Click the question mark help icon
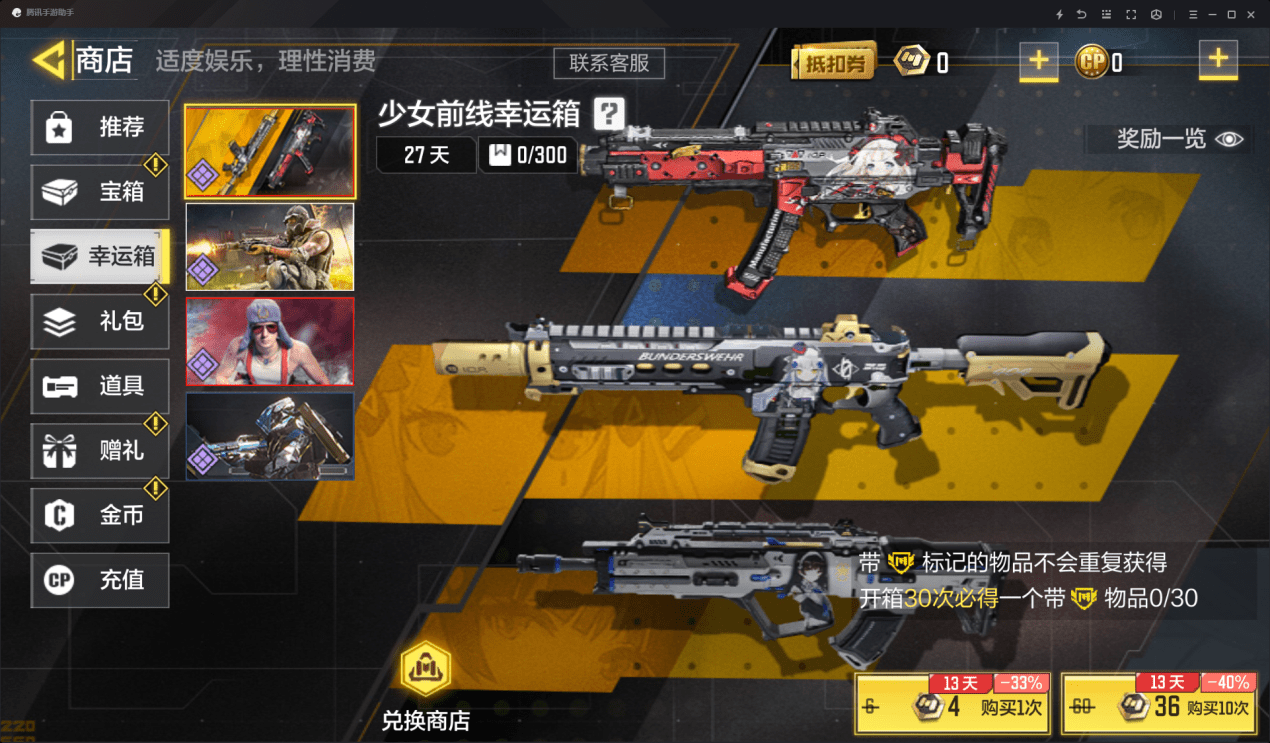 point(608,114)
